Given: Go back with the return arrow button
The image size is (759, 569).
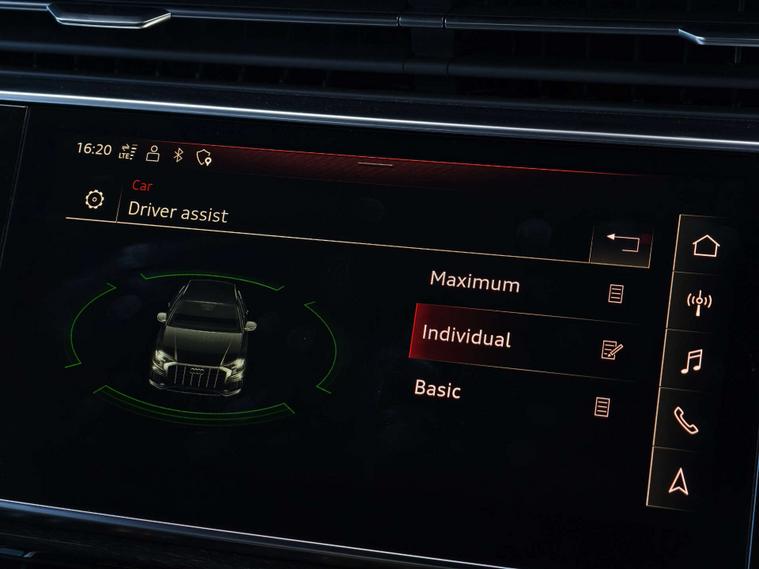Looking at the screenshot, I should [x=621, y=245].
